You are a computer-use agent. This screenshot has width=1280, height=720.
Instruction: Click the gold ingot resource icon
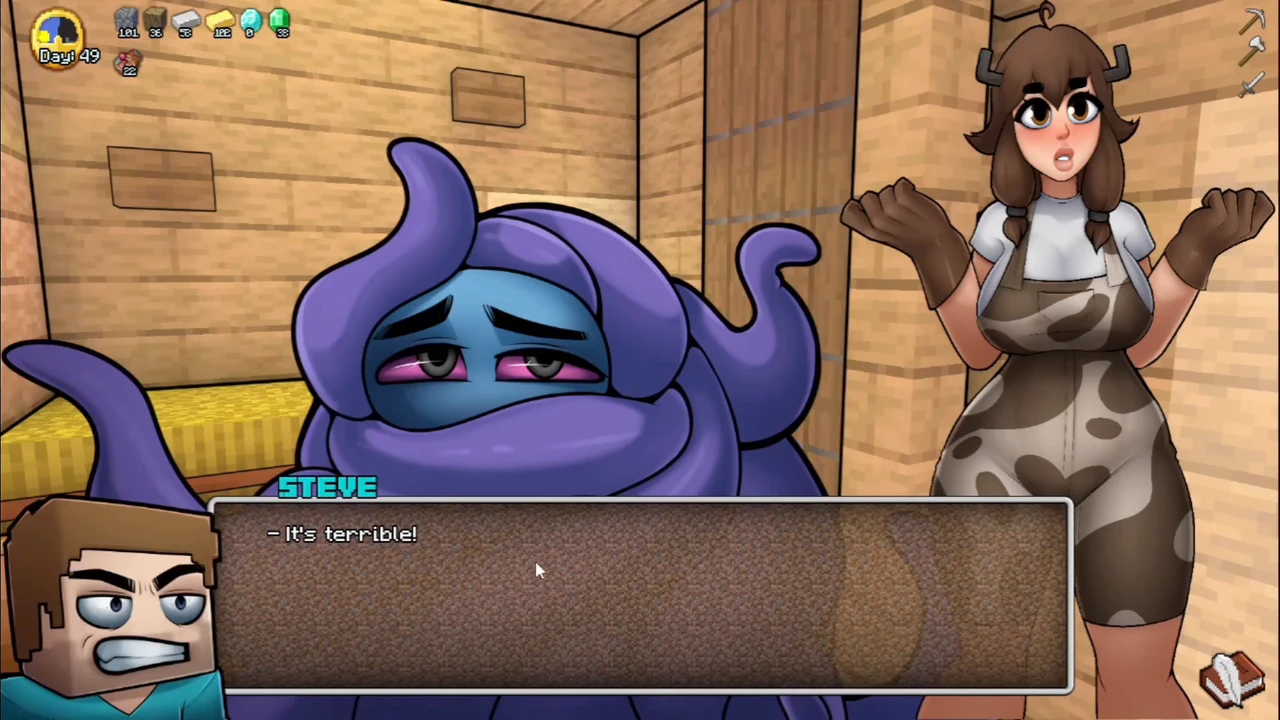pyautogui.click(x=220, y=19)
